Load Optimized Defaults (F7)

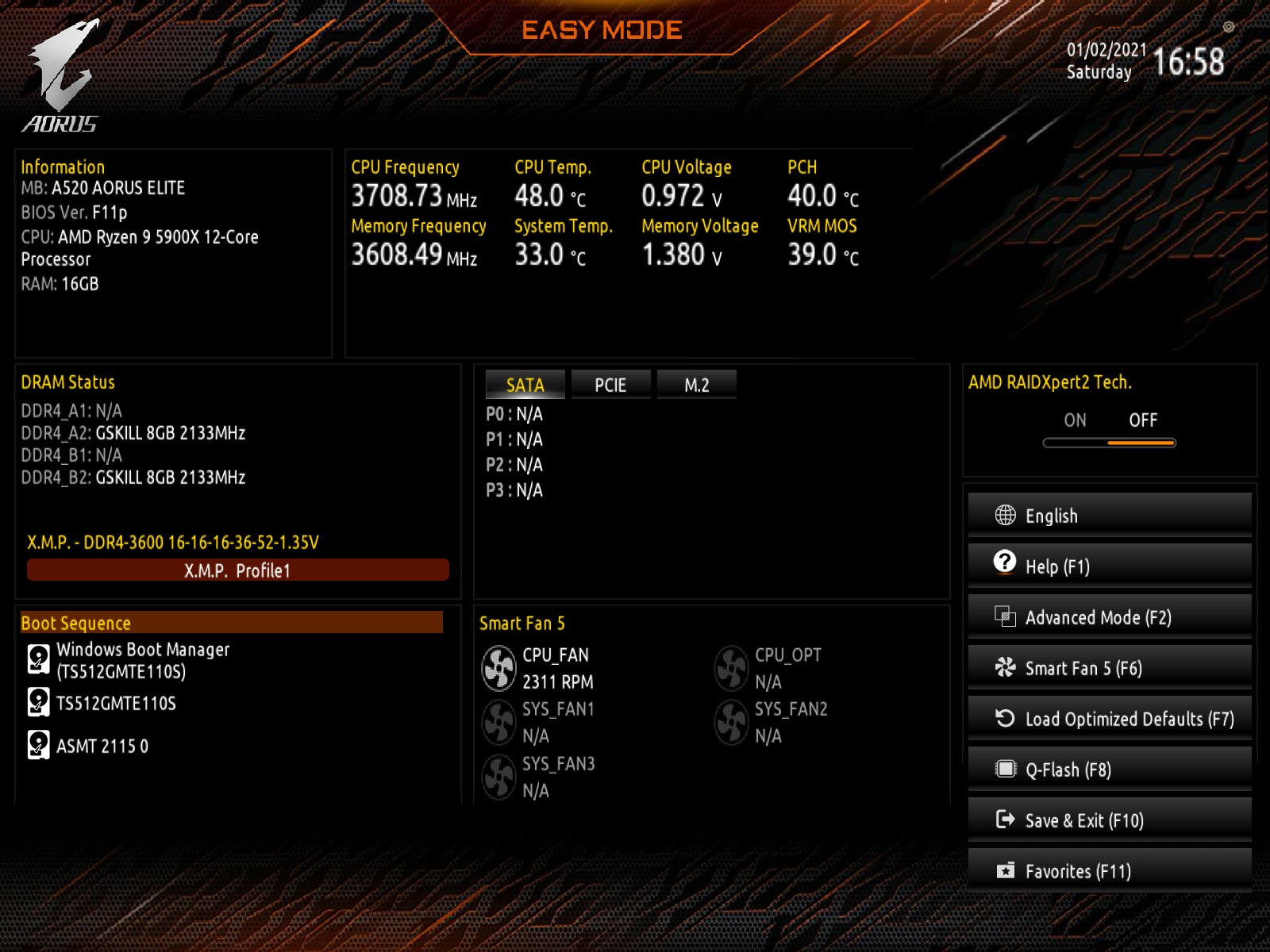pyautogui.click(x=1109, y=719)
